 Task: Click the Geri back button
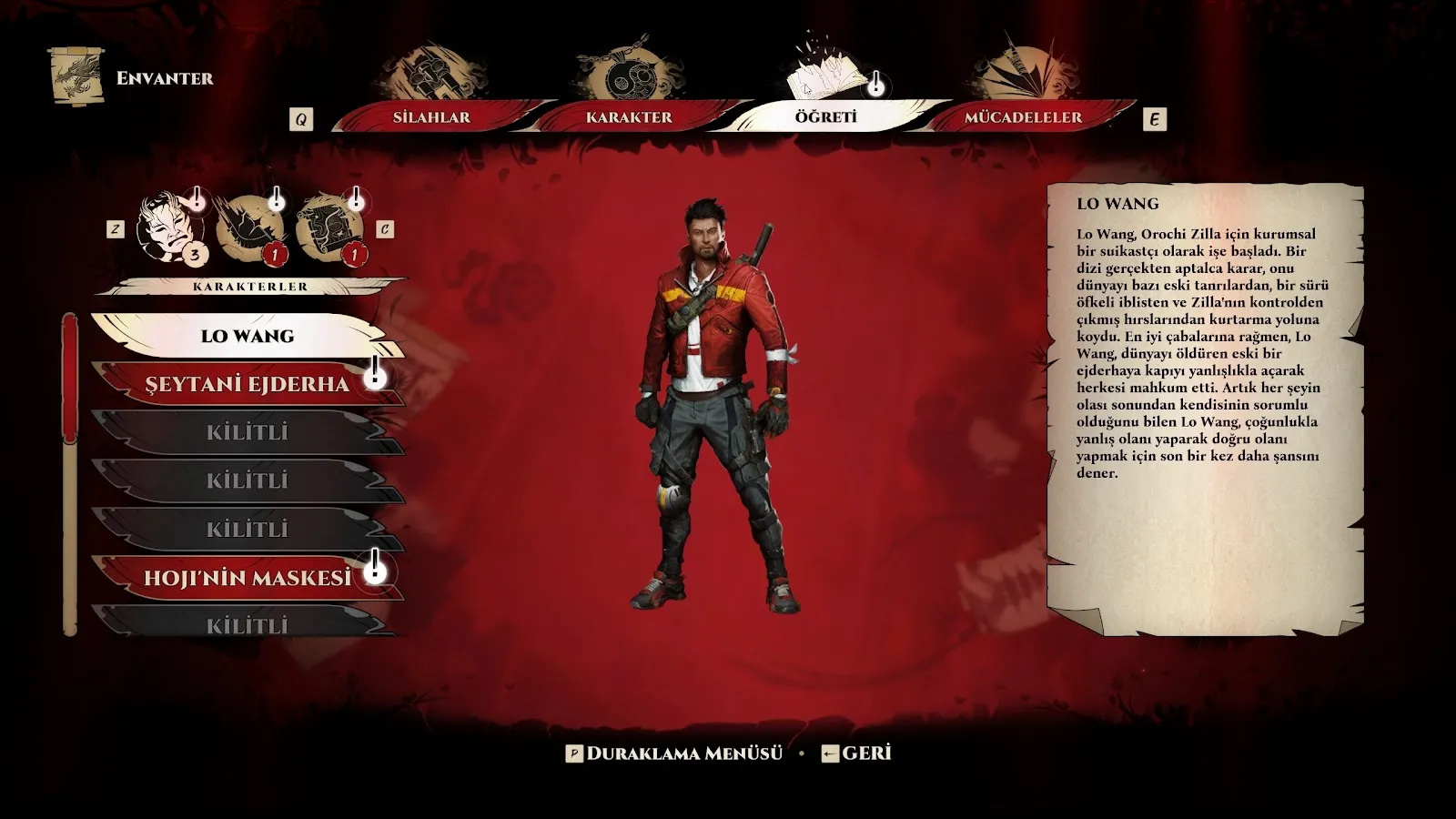point(856,753)
